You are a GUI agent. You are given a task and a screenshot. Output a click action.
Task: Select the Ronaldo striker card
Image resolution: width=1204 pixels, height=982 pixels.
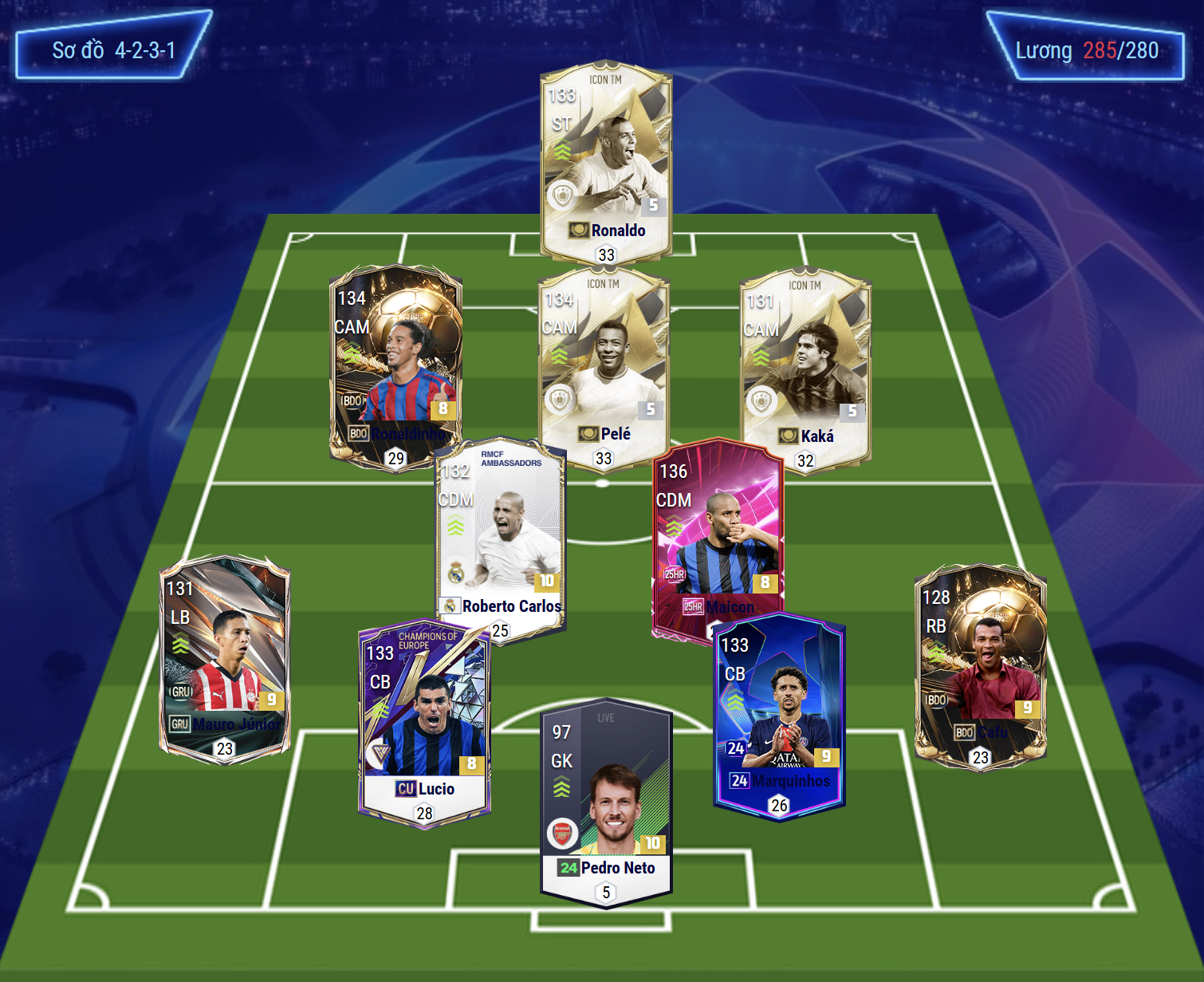(x=606, y=164)
